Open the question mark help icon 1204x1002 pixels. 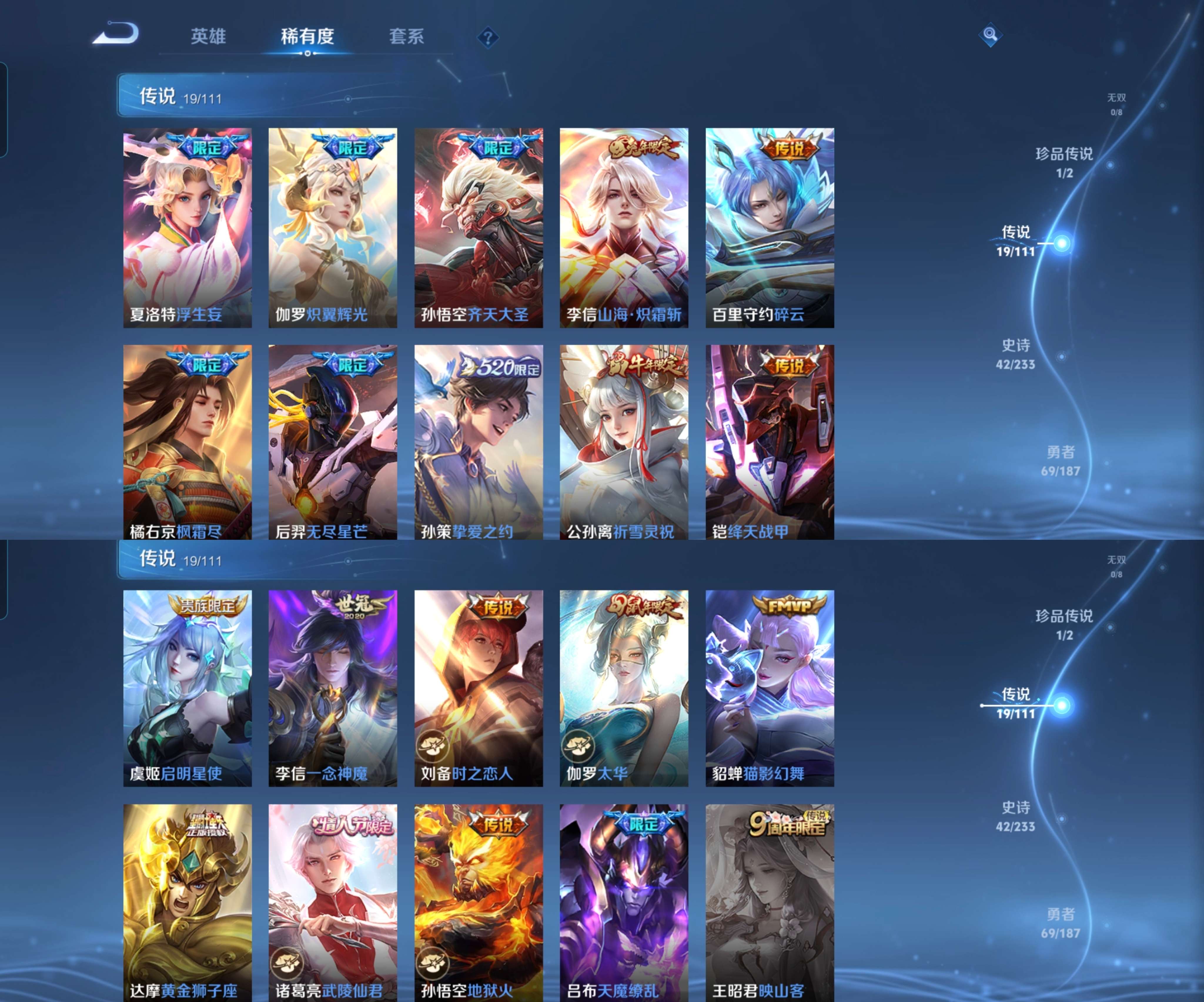click(x=488, y=38)
